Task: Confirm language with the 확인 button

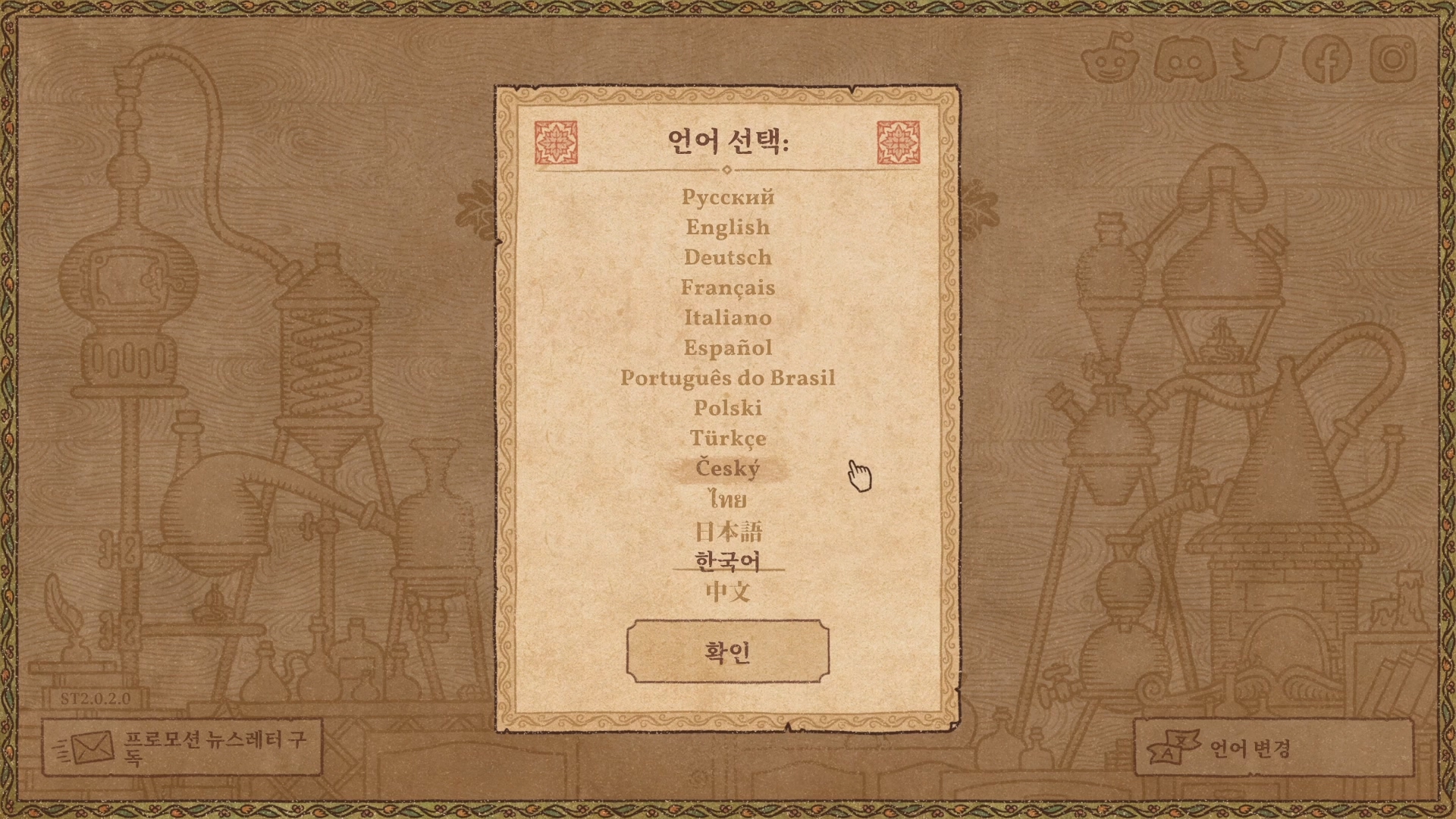Action: pos(727,651)
